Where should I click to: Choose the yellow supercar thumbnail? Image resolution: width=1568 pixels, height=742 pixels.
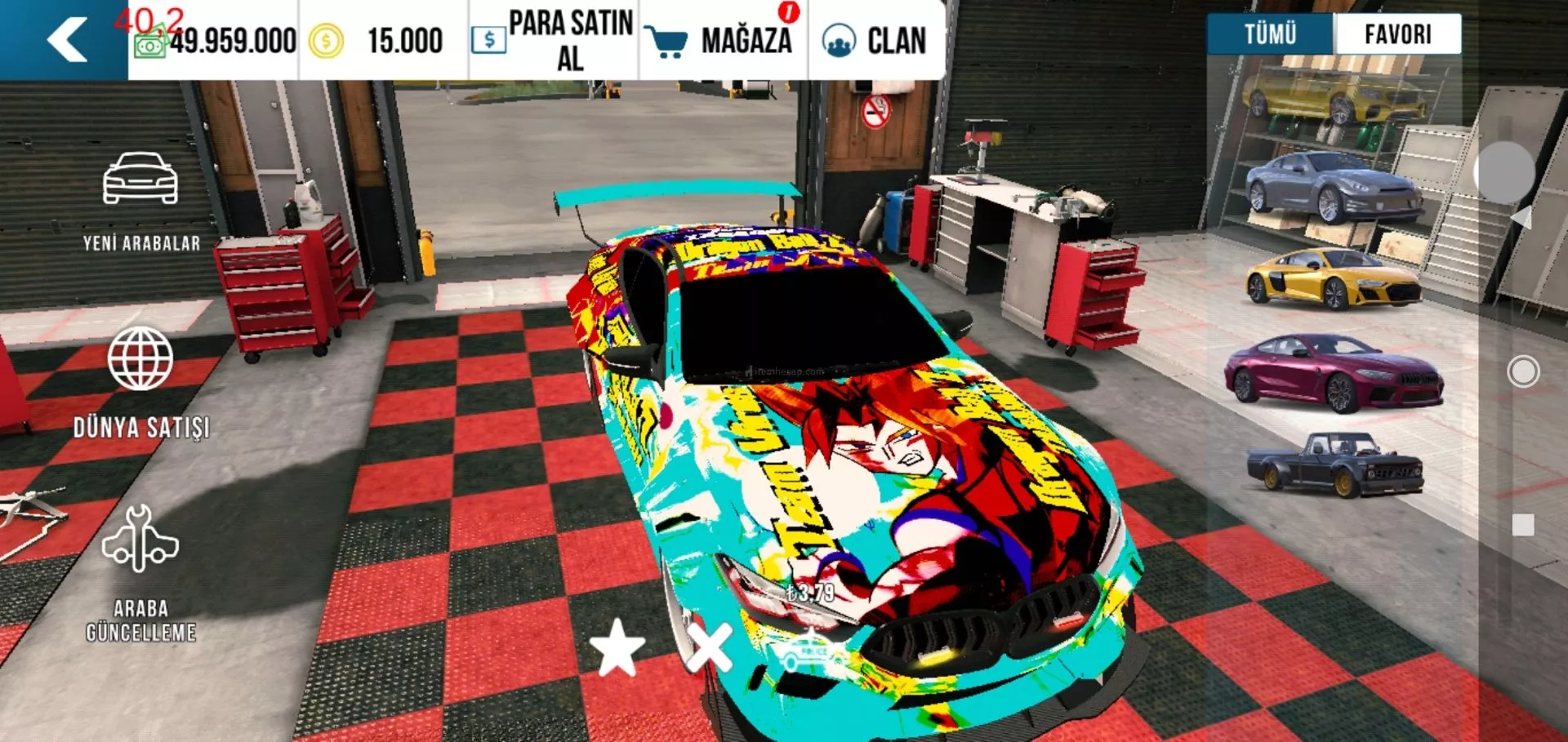tap(1333, 280)
